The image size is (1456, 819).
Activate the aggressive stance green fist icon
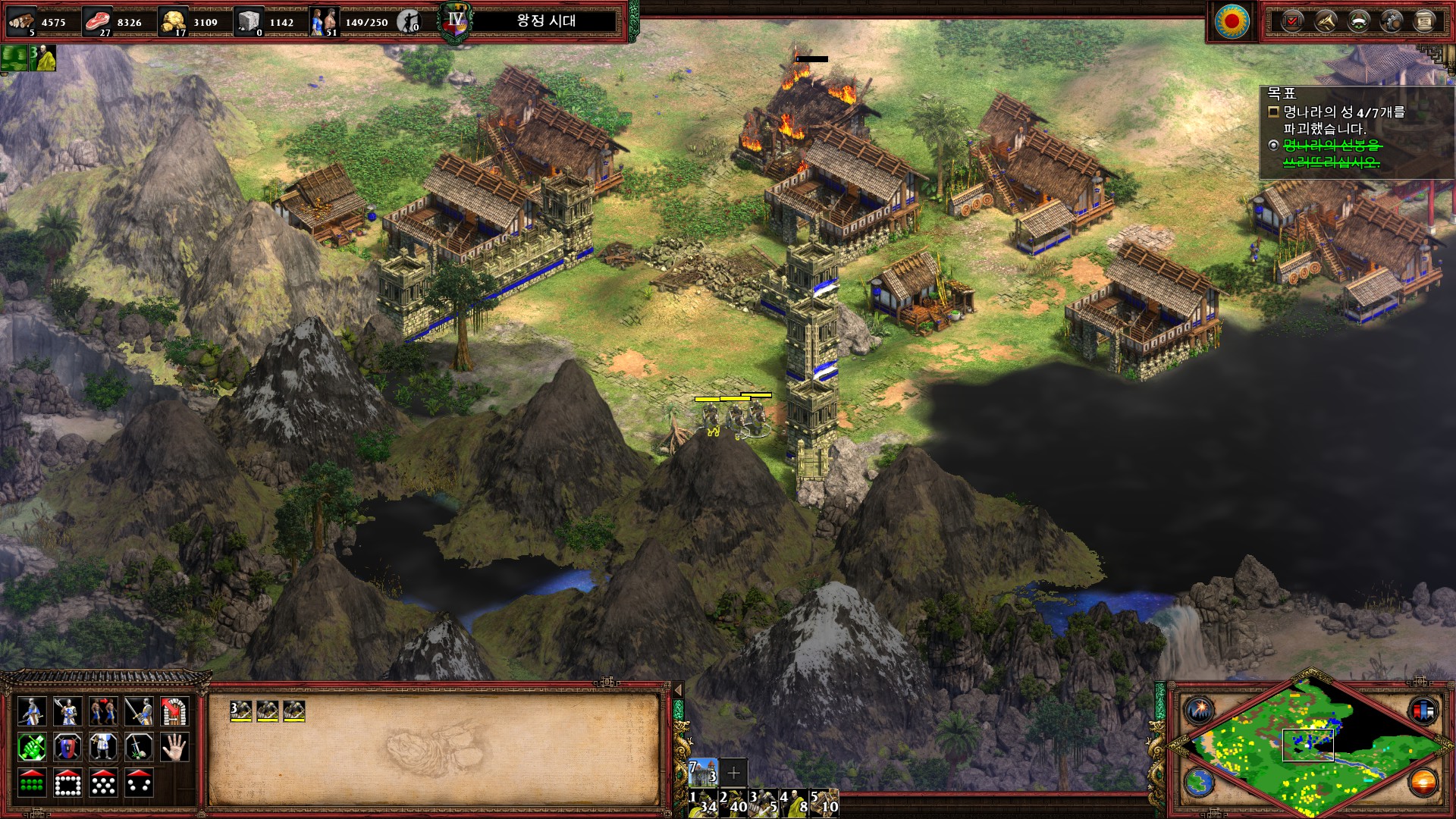(31, 748)
